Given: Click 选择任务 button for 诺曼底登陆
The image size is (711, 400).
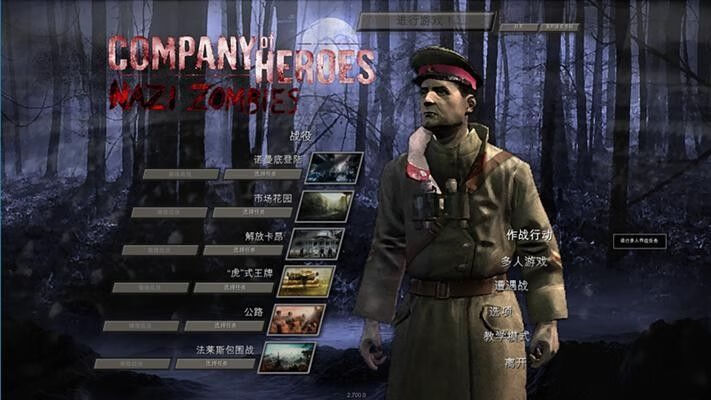Looking at the screenshot, I should [262, 174].
